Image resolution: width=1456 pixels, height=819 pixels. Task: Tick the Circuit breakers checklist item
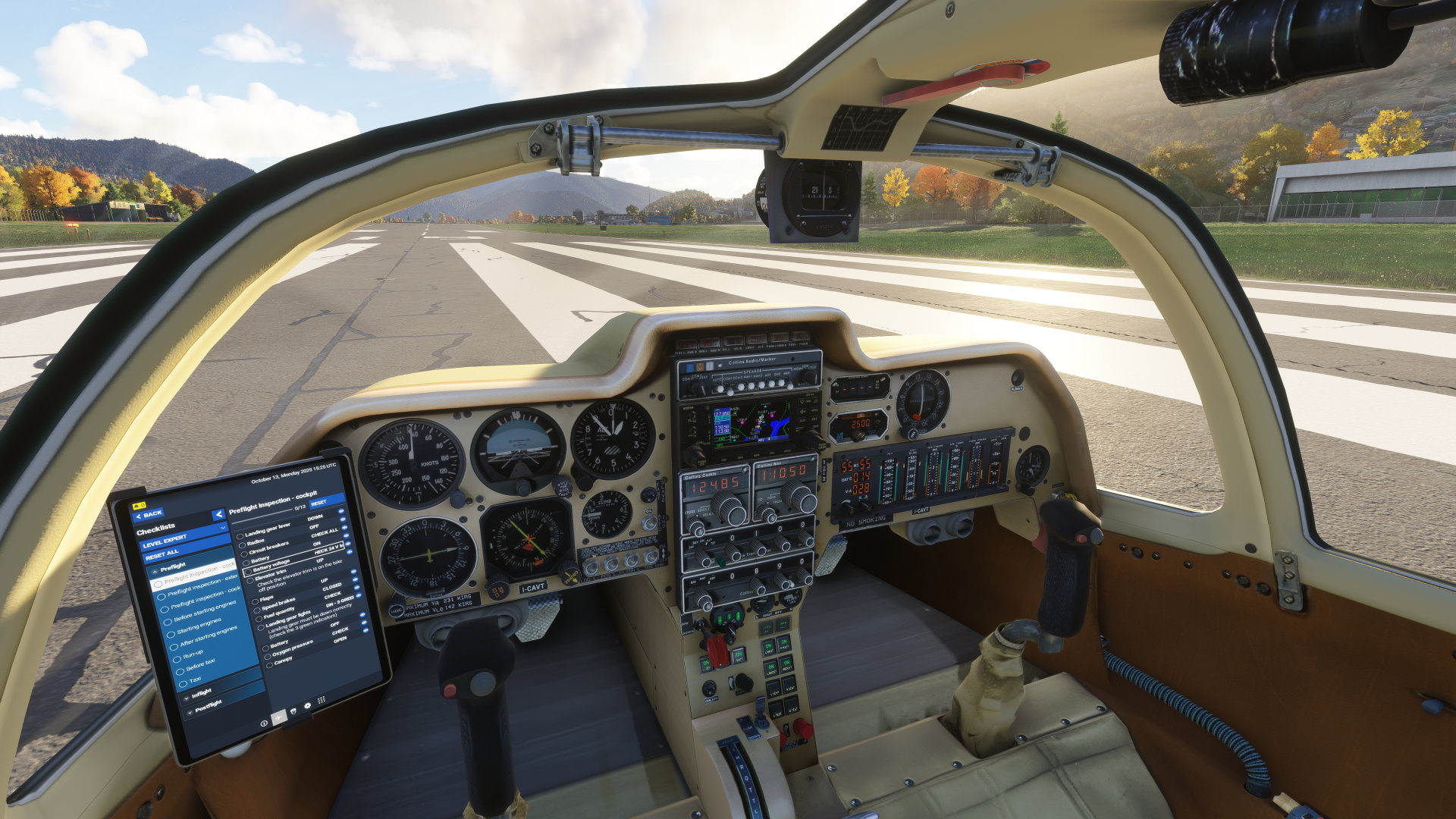click(x=243, y=553)
